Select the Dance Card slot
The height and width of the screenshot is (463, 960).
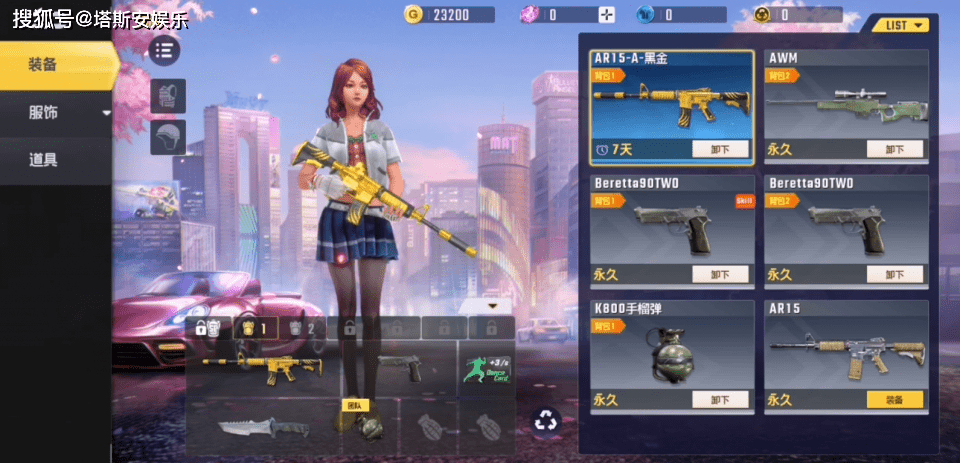click(x=487, y=369)
